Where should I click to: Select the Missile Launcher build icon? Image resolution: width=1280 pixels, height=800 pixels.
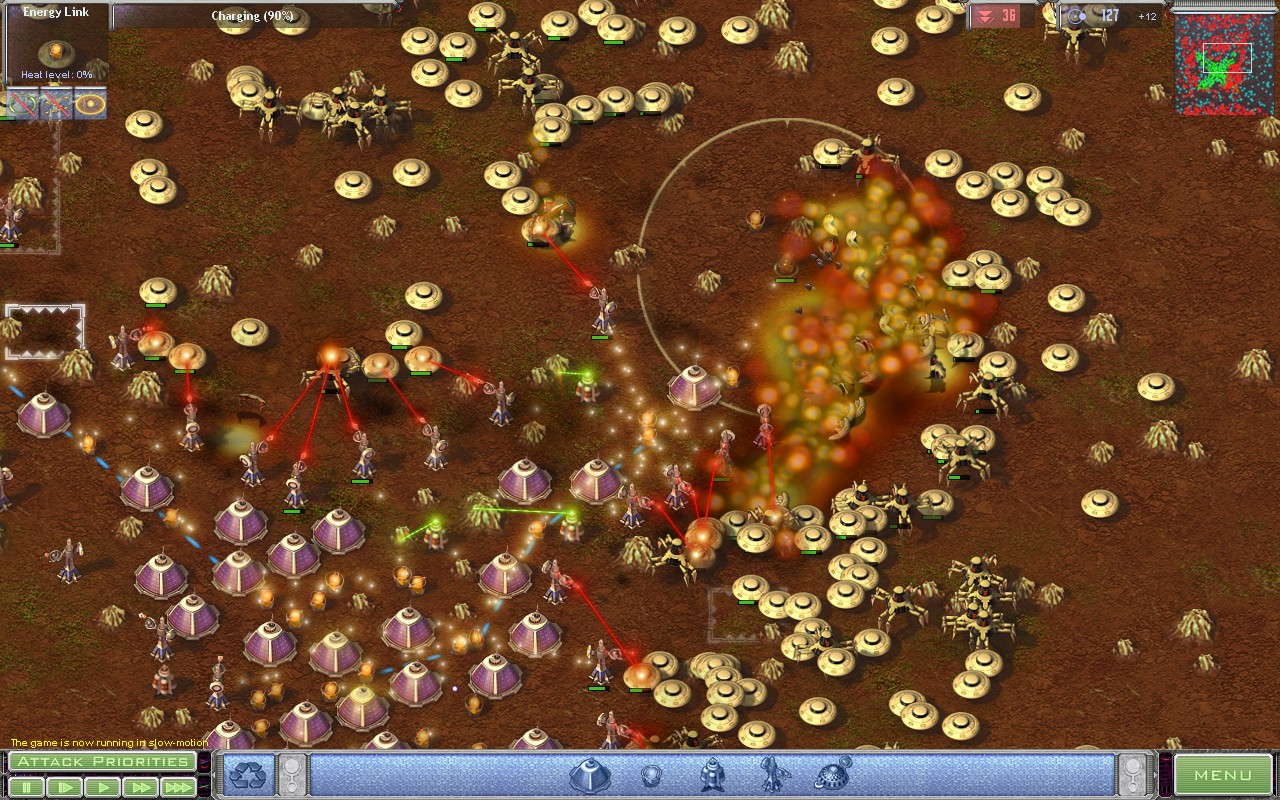[770, 775]
